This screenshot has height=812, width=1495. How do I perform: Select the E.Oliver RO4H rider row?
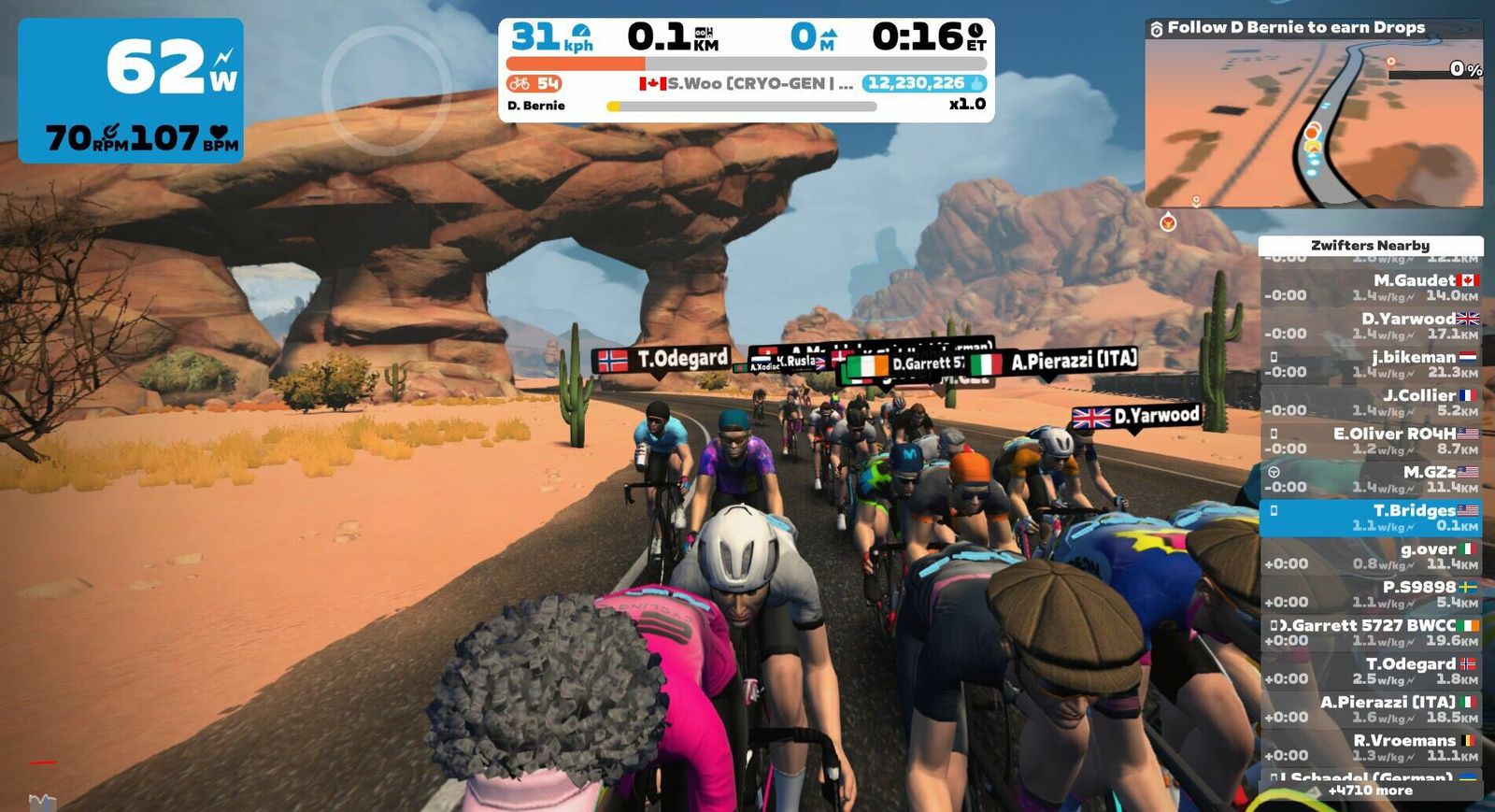(x=1371, y=441)
